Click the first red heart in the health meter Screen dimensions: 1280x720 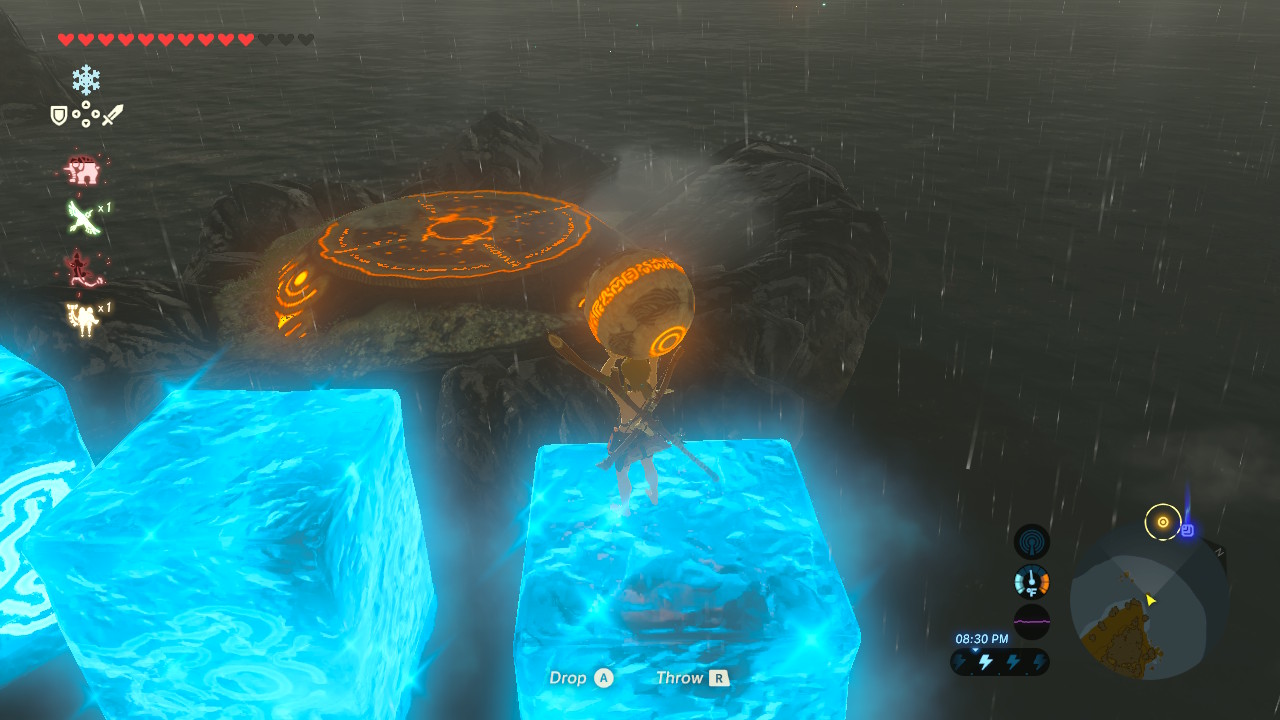pyautogui.click(x=68, y=39)
